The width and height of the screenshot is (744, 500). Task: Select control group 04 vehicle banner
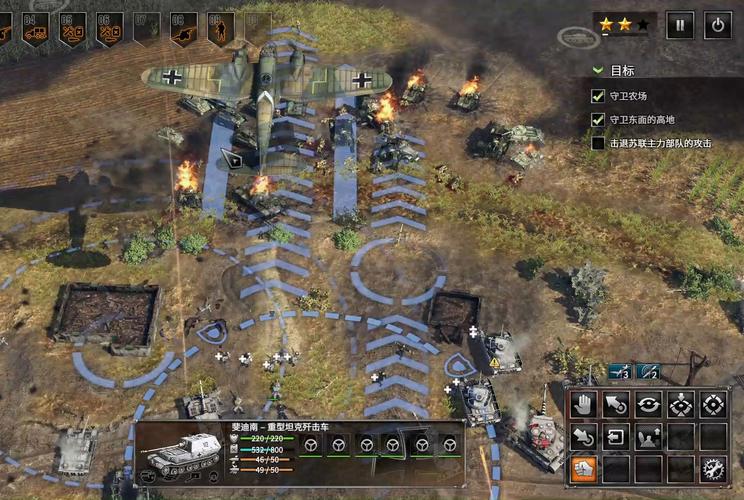coord(35,28)
